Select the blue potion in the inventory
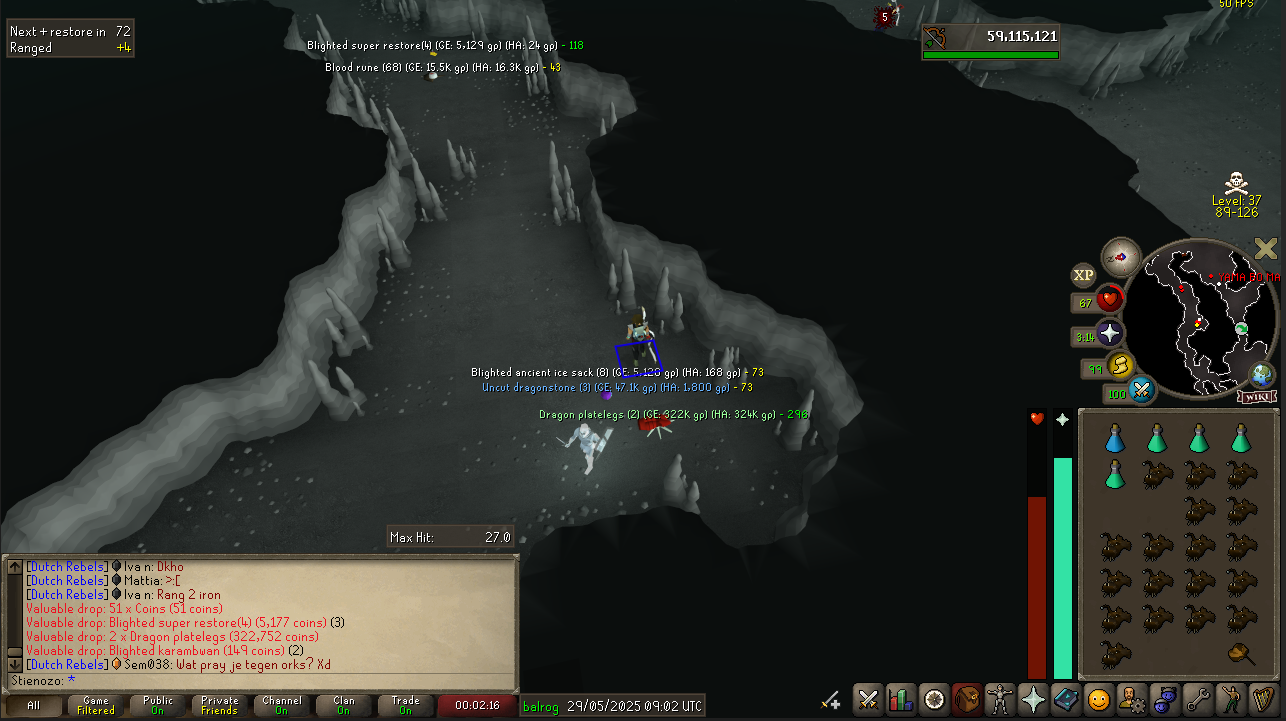This screenshot has width=1286, height=721. pos(1115,438)
